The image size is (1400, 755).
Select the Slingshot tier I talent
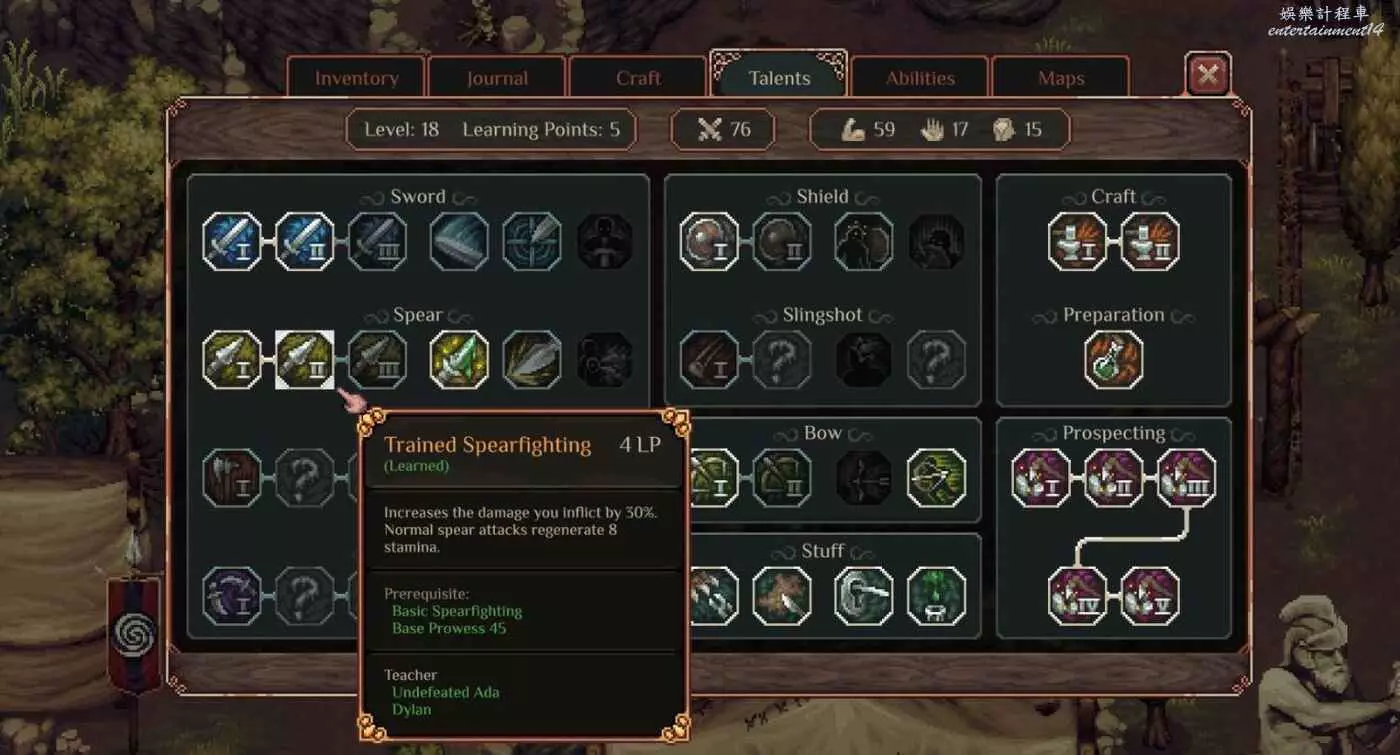(x=709, y=360)
